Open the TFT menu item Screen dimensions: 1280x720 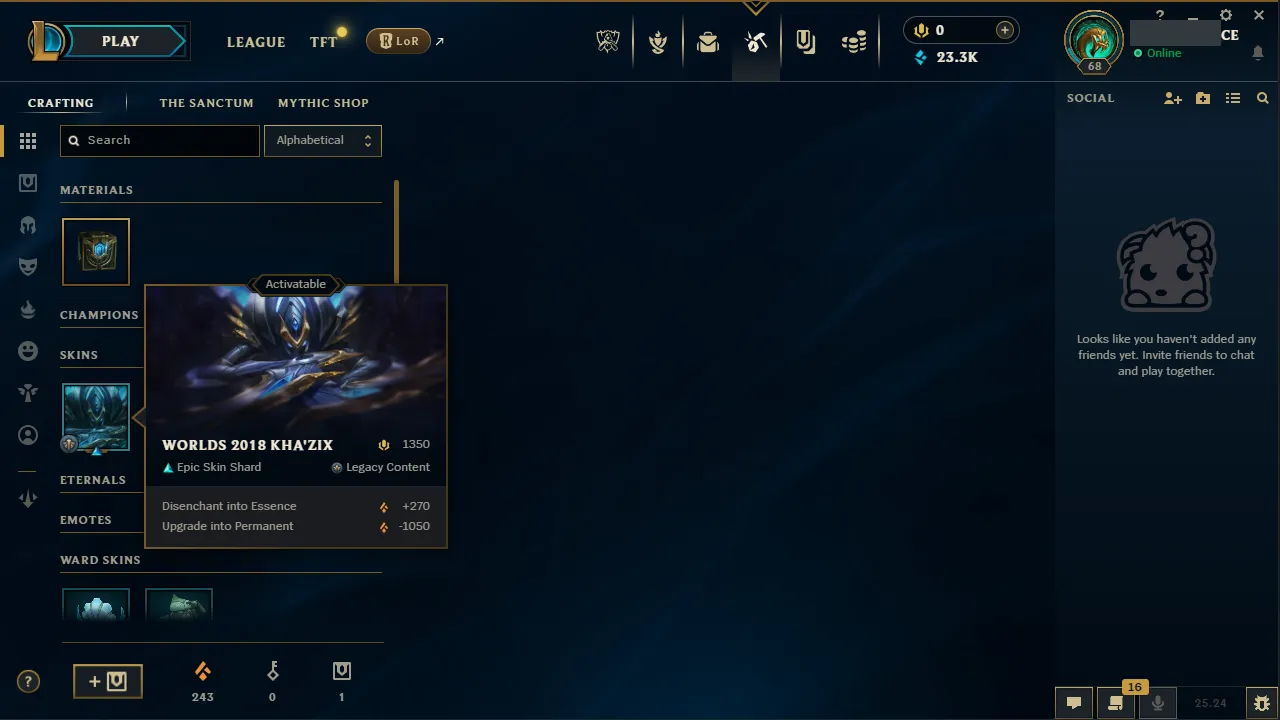pyautogui.click(x=322, y=41)
